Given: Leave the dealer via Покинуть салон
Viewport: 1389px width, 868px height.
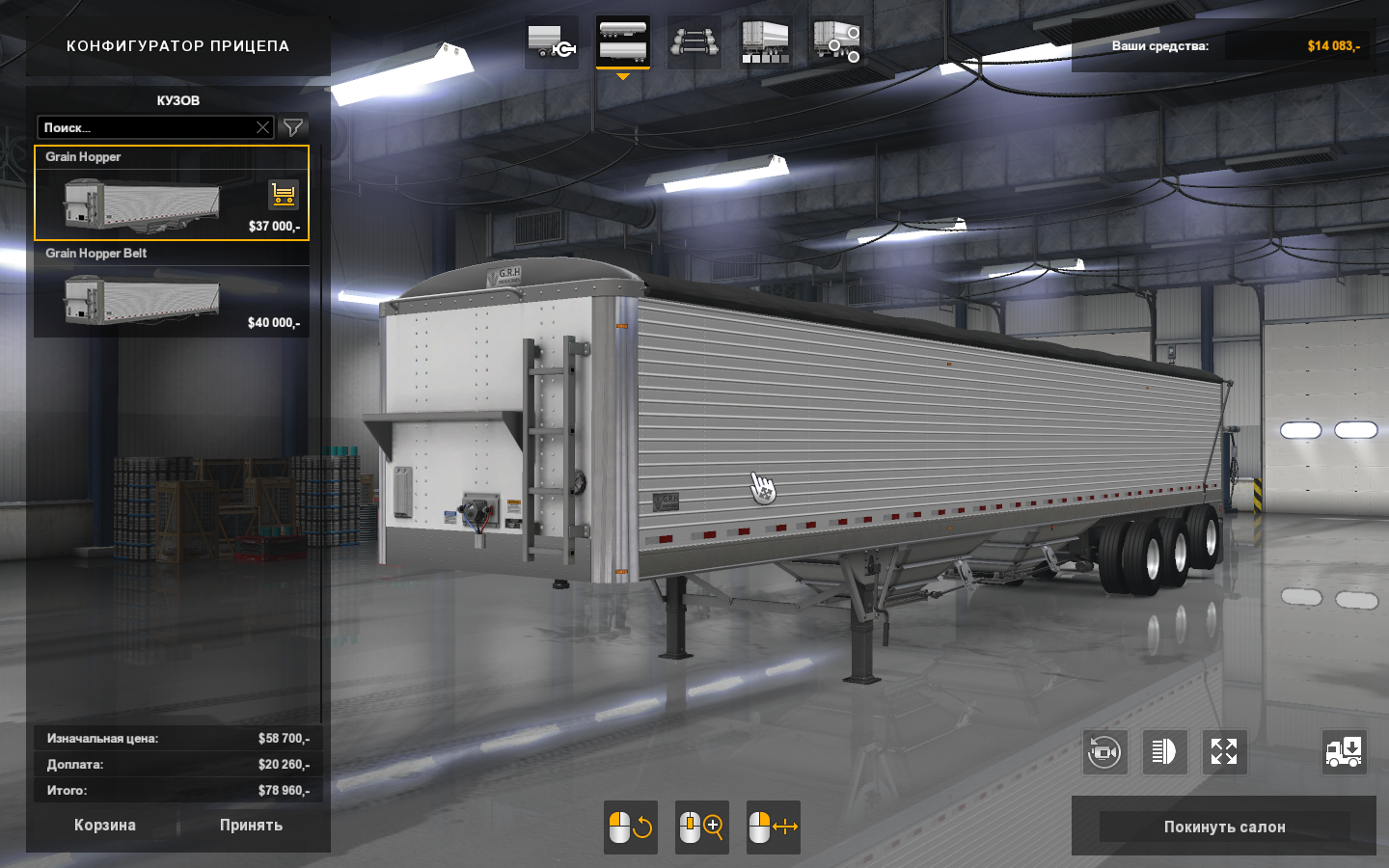Looking at the screenshot, I should tap(1224, 827).
